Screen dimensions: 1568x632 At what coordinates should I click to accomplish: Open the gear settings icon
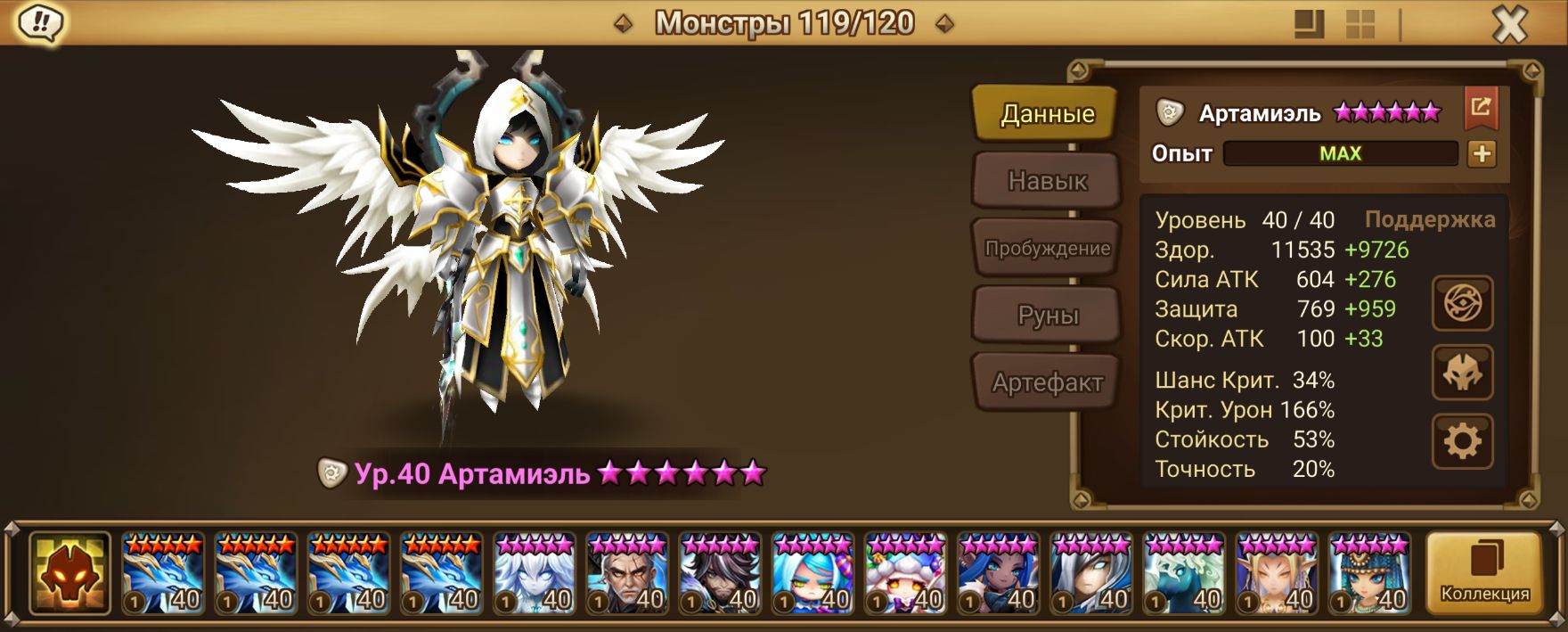pyautogui.click(x=1462, y=441)
